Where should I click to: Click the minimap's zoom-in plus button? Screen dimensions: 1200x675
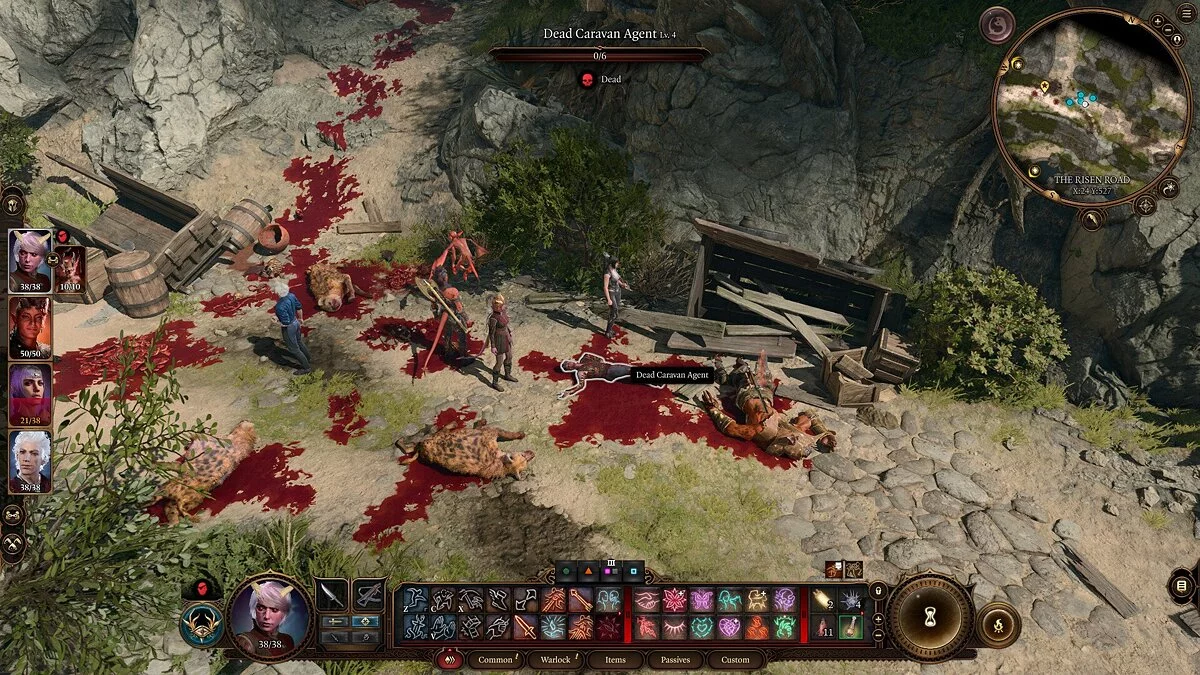(1157, 21)
